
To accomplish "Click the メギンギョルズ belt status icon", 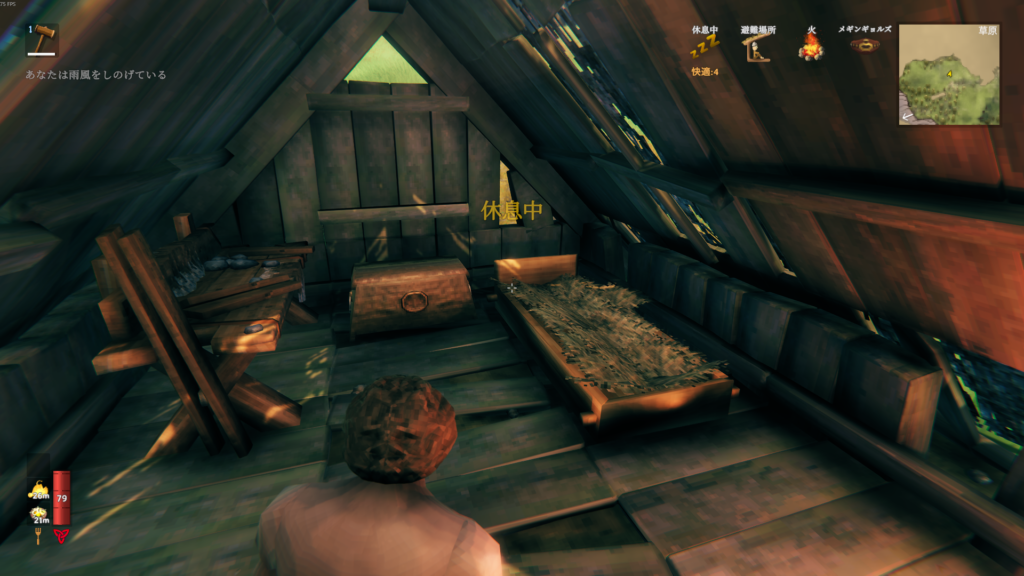I will pyautogui.click(x=866, y=45).
